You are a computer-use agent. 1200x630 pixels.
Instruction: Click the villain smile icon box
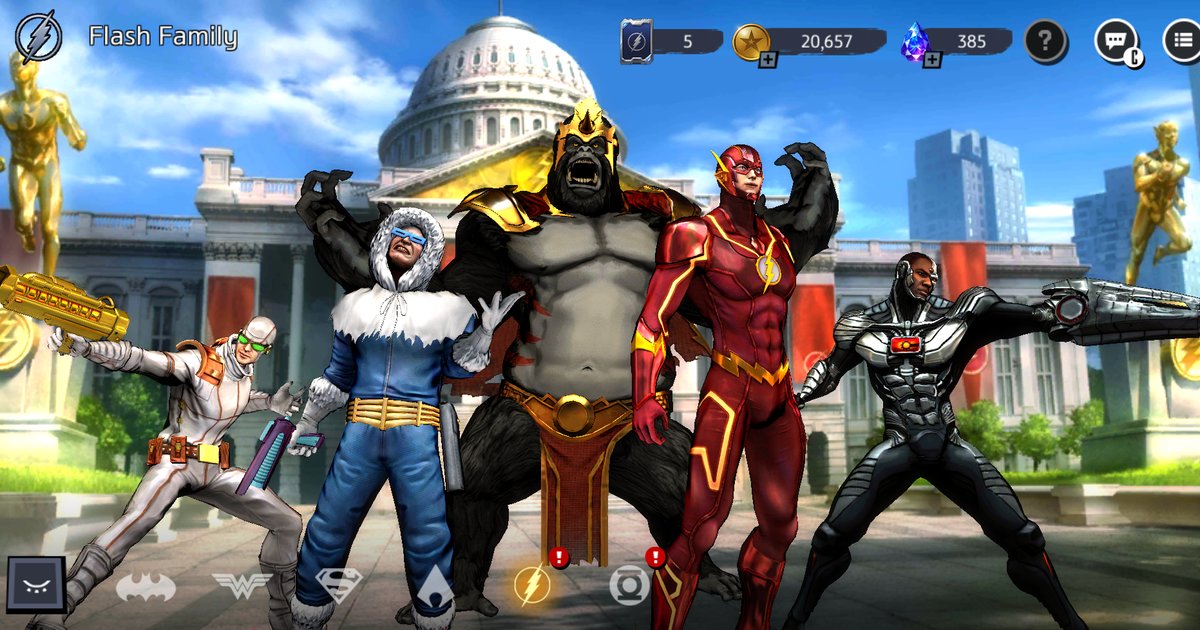click(37, 585)
